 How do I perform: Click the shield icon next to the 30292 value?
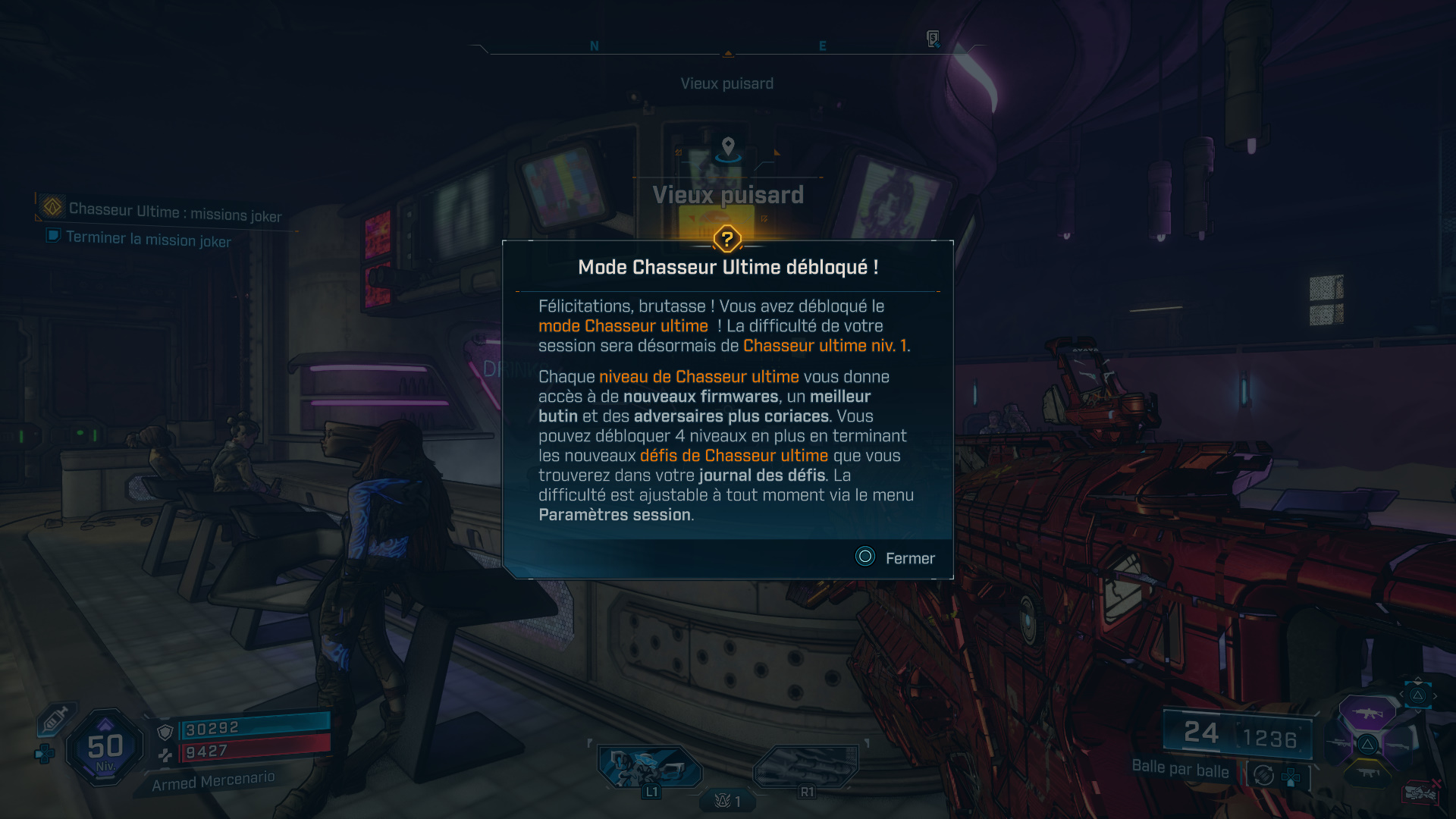pyautogui.click(x=165, y=730)
